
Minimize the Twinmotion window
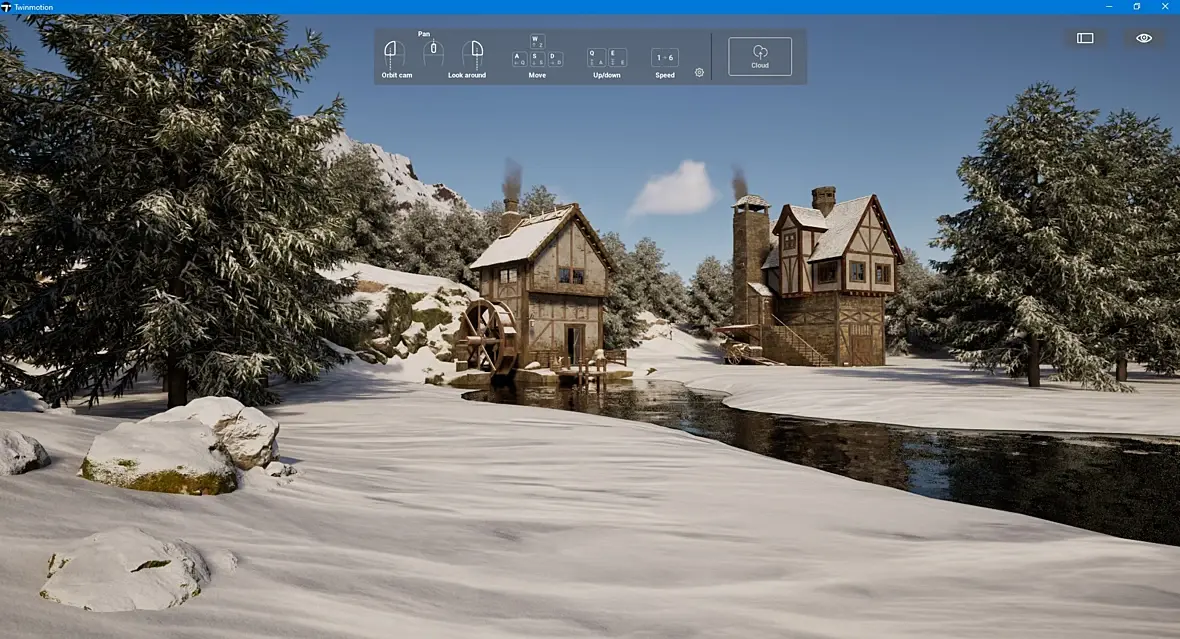click(x=1107, y=7)
